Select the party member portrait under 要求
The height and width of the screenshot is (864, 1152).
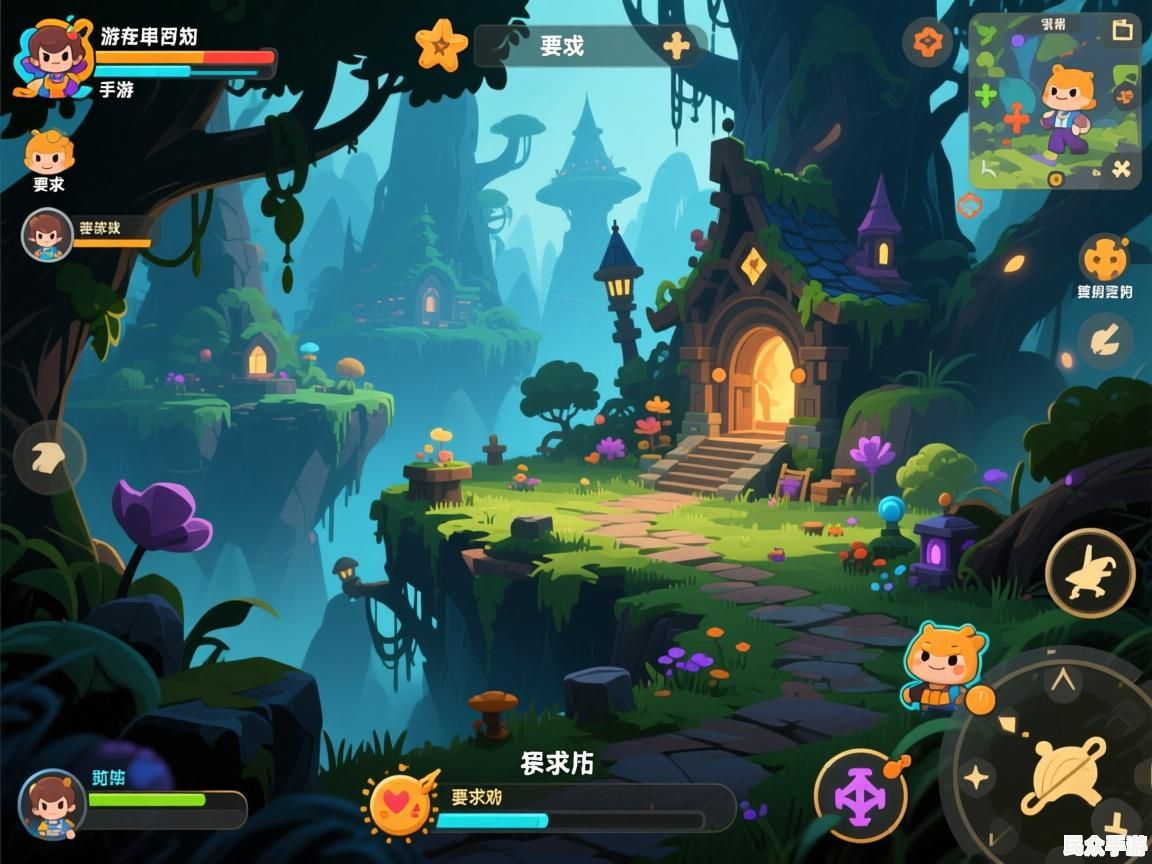click(x=46, y=235)
